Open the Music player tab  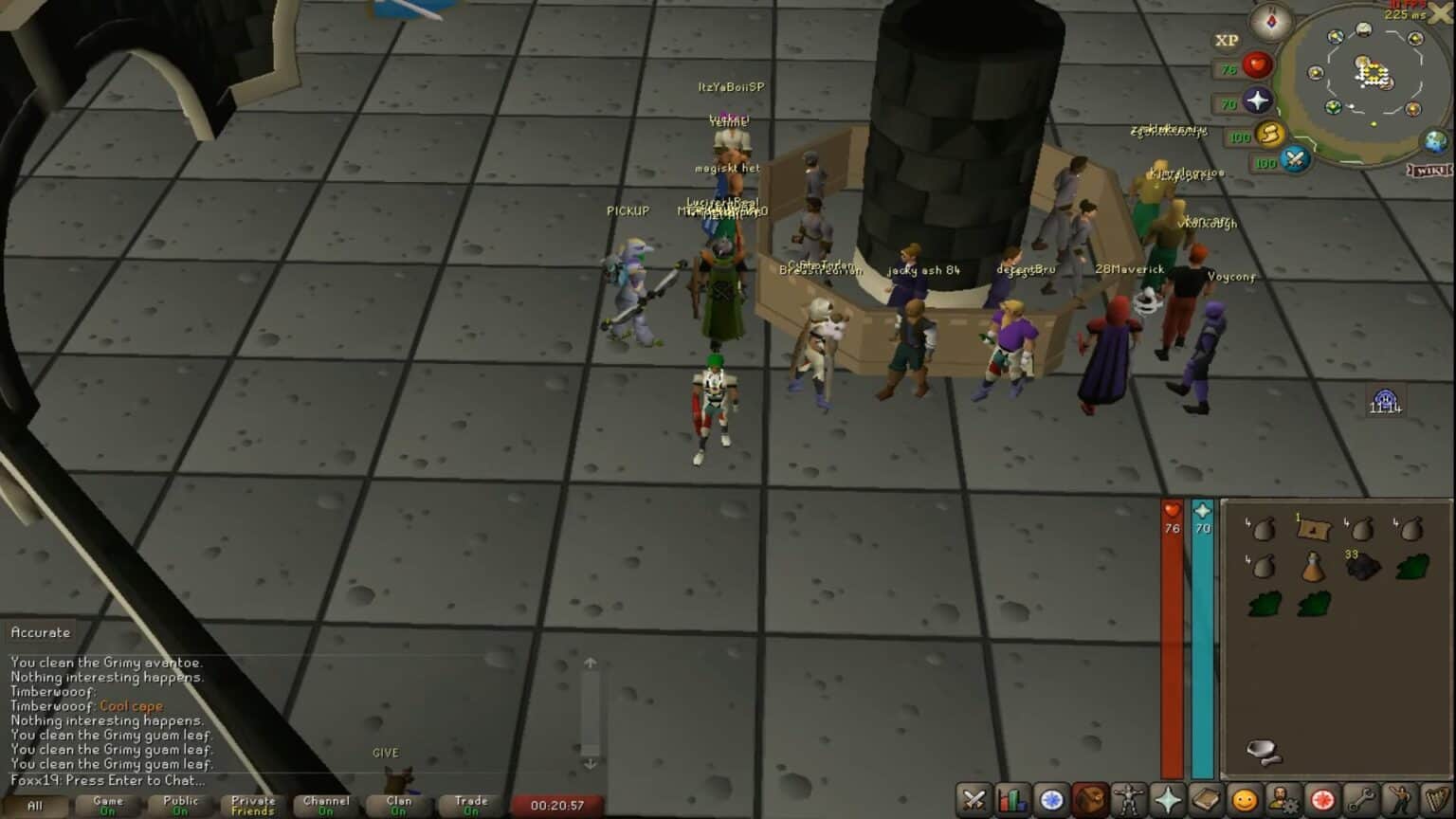1437,797
